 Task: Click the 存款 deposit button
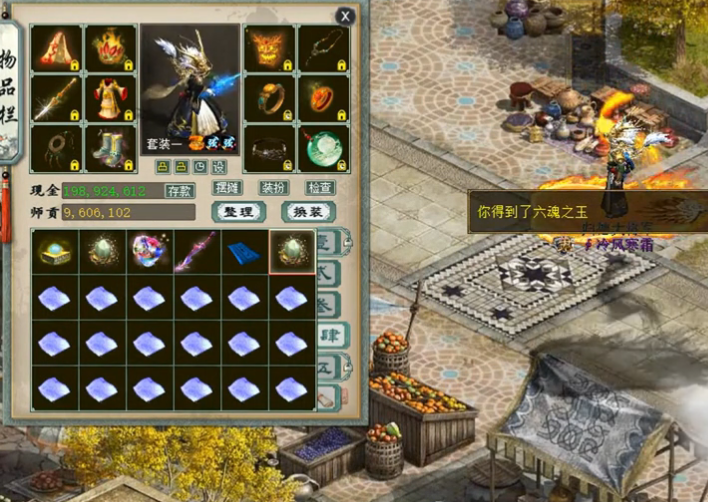click(180, 190)
